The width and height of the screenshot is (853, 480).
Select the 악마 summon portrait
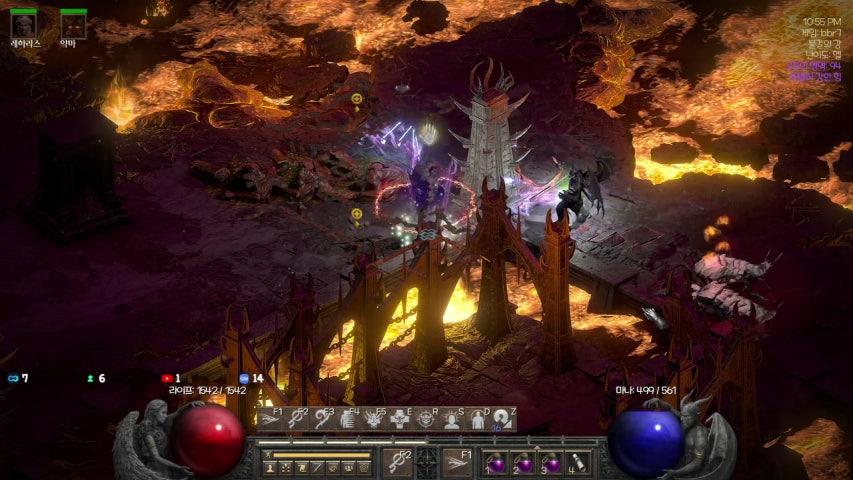pyautogui.click(x=73, y=26)
